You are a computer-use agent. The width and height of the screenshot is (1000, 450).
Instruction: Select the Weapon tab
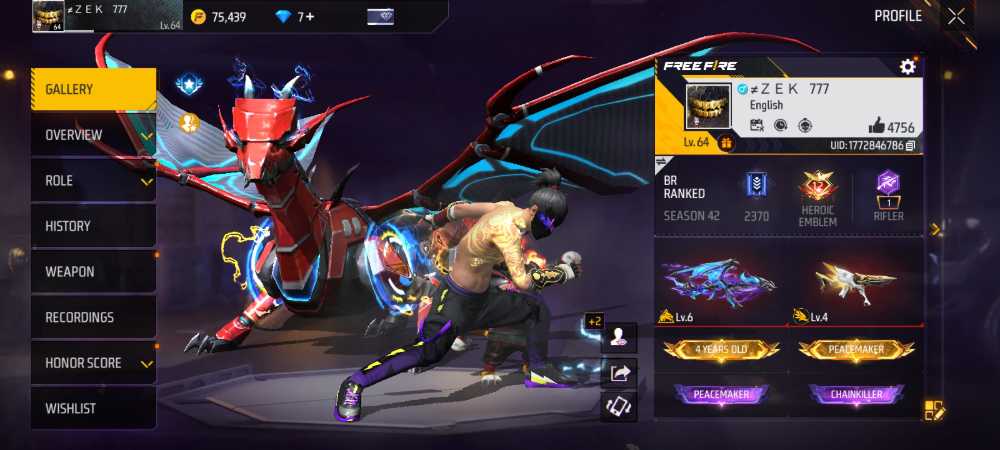coord(92,272)
